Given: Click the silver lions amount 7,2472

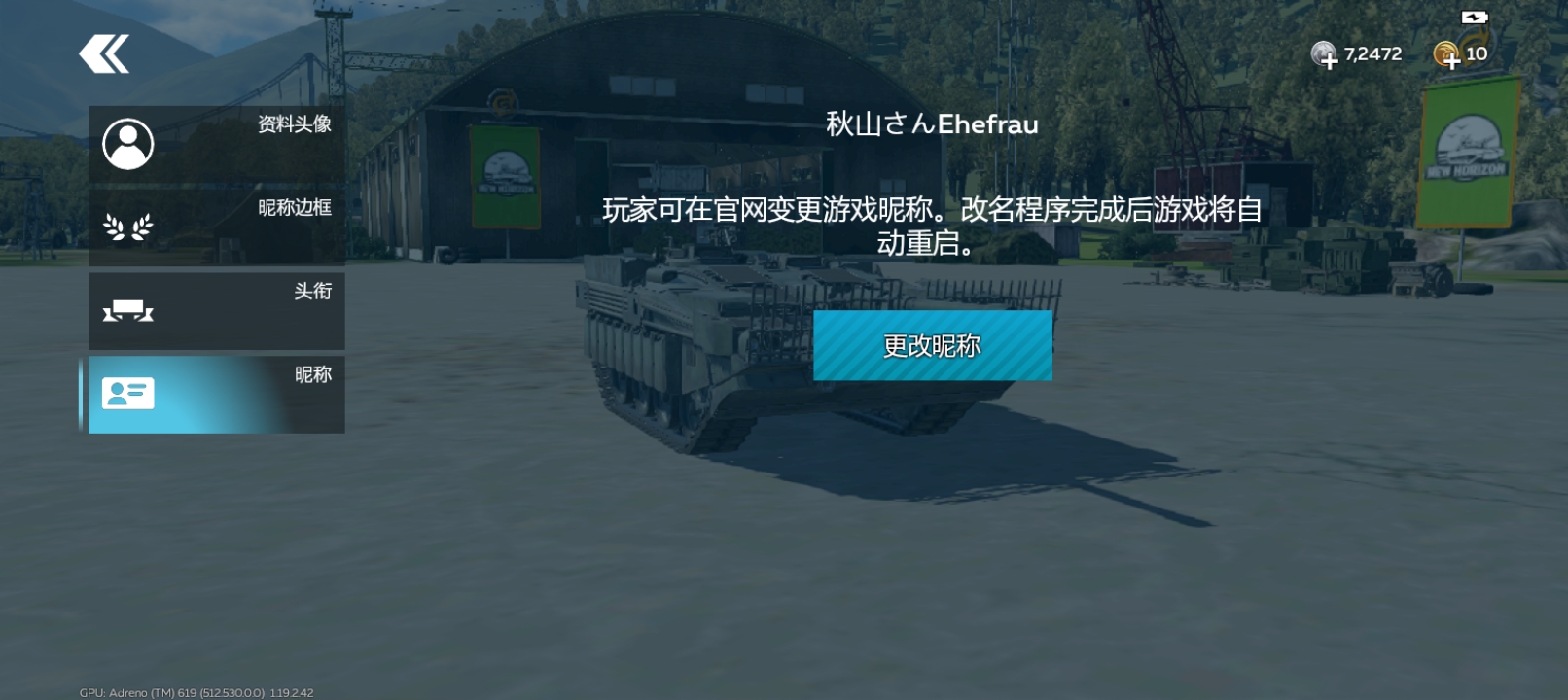Looking at the screenshot, I should 1372,53.
